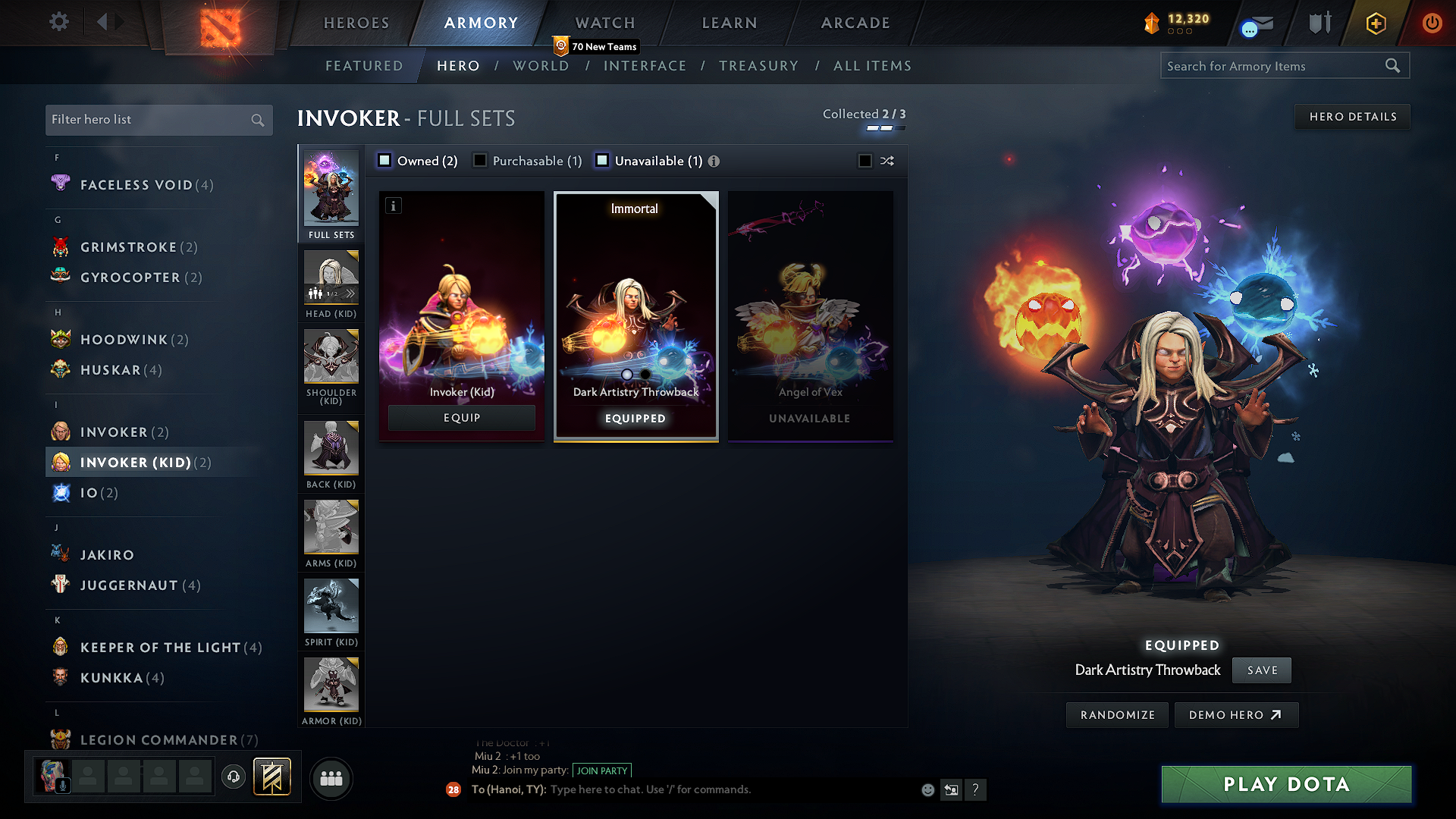Launch Demo Hero mode
Viewport: 1456px width, 819px height.
click(1235, 715)
